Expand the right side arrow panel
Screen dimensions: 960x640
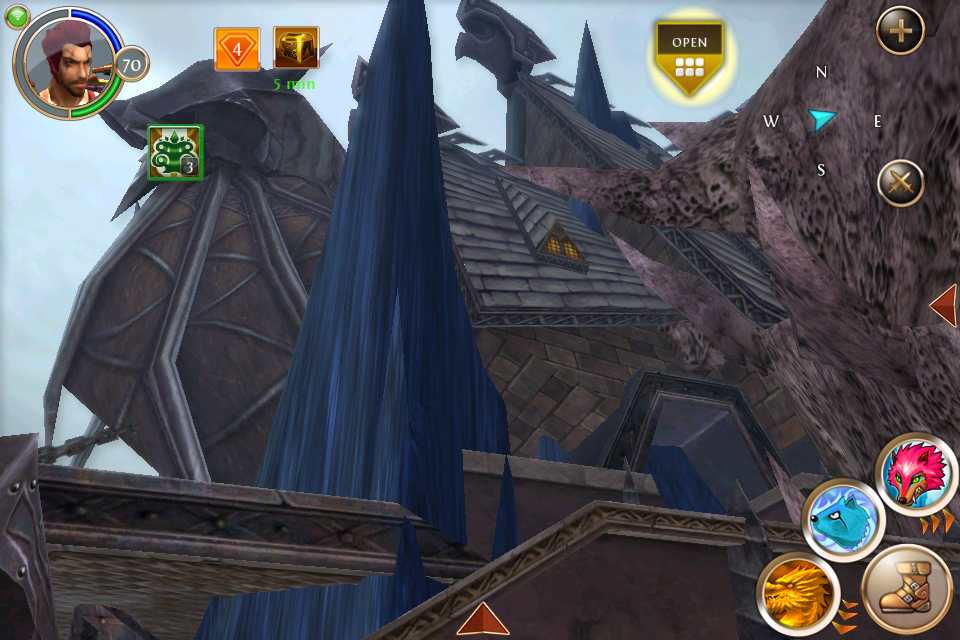pyautogui.click(x=943, y=306)
